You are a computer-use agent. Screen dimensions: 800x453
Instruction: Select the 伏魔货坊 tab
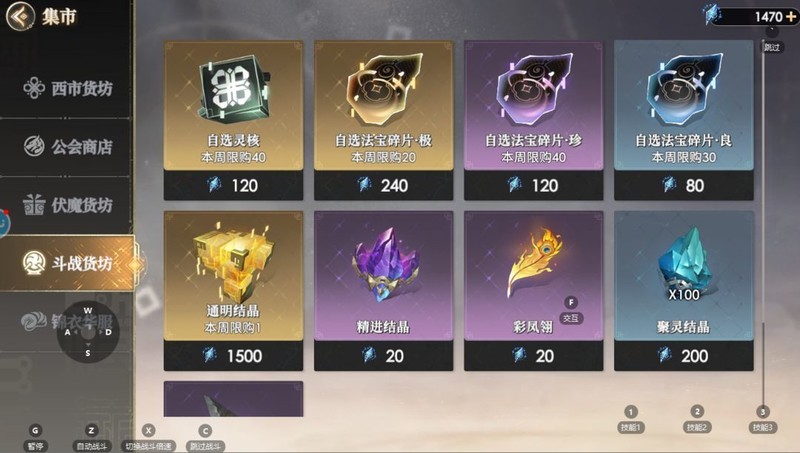point(68,205)
